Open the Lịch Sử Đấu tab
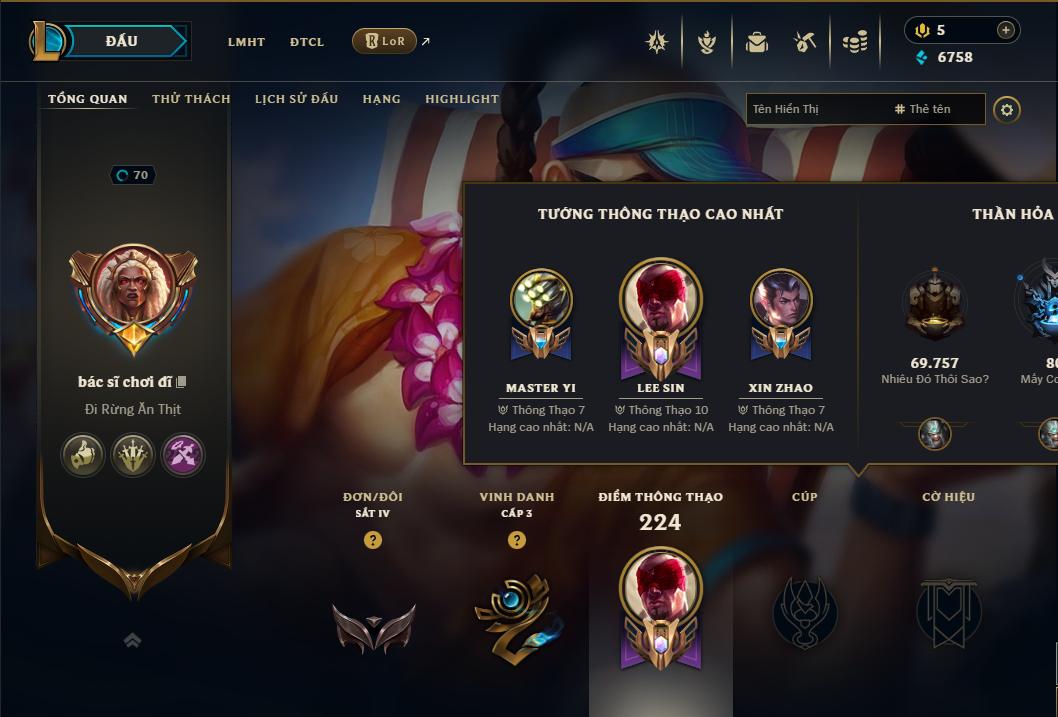This screenshot has width=1058, height=717. click(296, 99)
